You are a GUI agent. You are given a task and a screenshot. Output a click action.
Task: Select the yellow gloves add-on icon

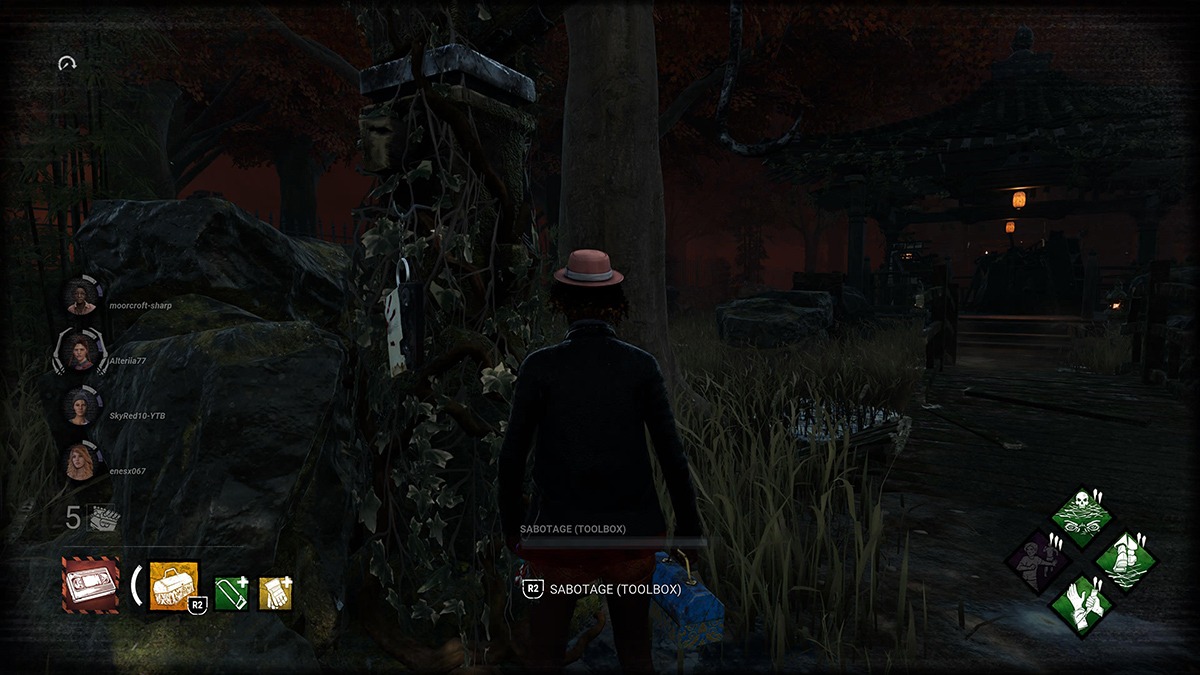[275, 593]
